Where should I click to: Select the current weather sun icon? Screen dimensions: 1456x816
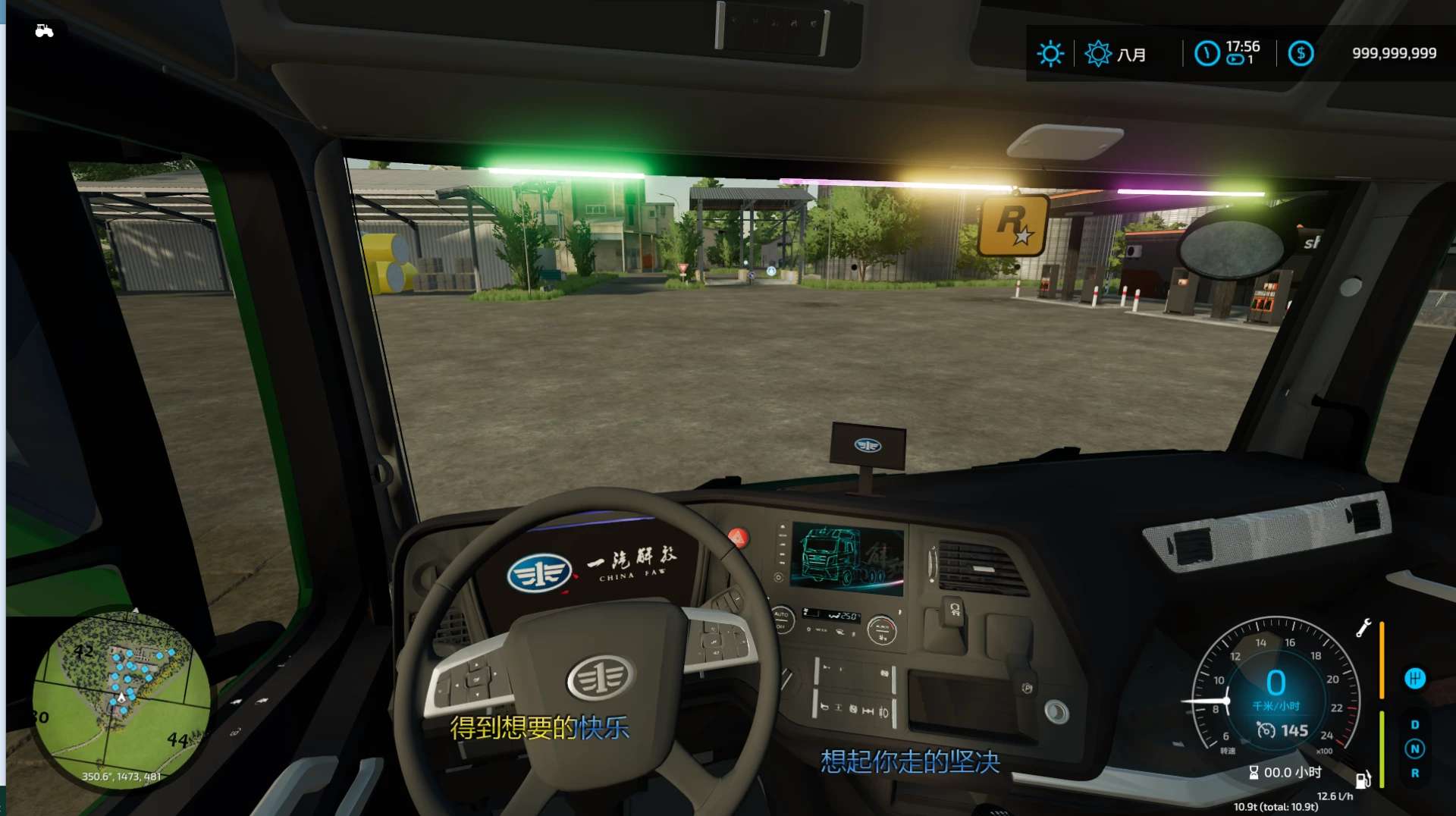pos(1050,54)
